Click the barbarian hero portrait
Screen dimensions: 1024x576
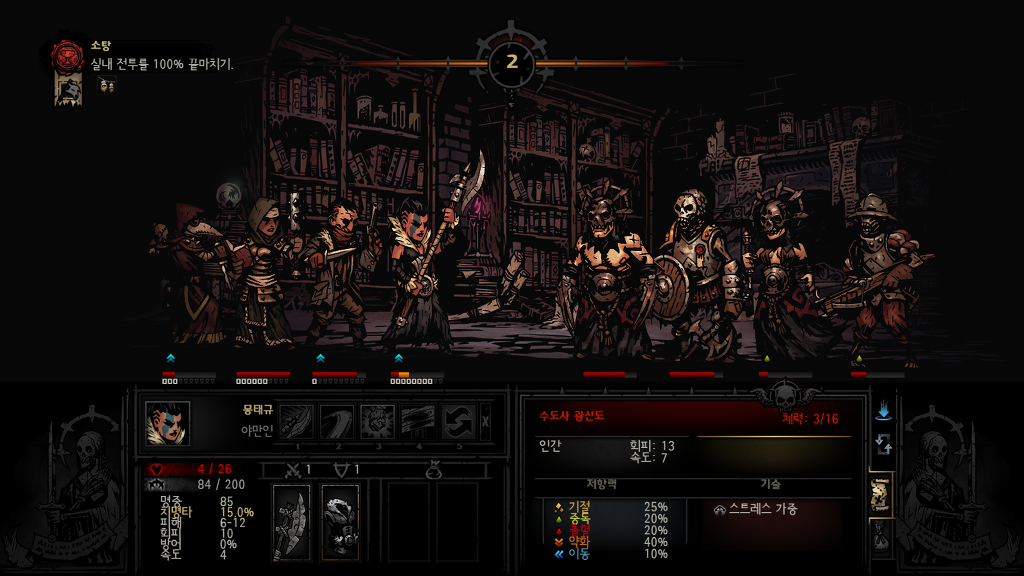[167, 423]
